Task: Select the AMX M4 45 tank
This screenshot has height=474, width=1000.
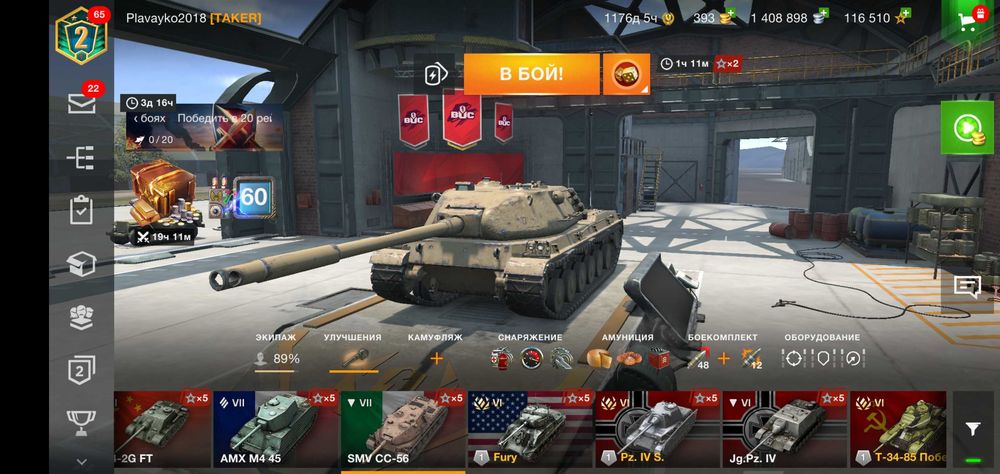Action: 276,430
